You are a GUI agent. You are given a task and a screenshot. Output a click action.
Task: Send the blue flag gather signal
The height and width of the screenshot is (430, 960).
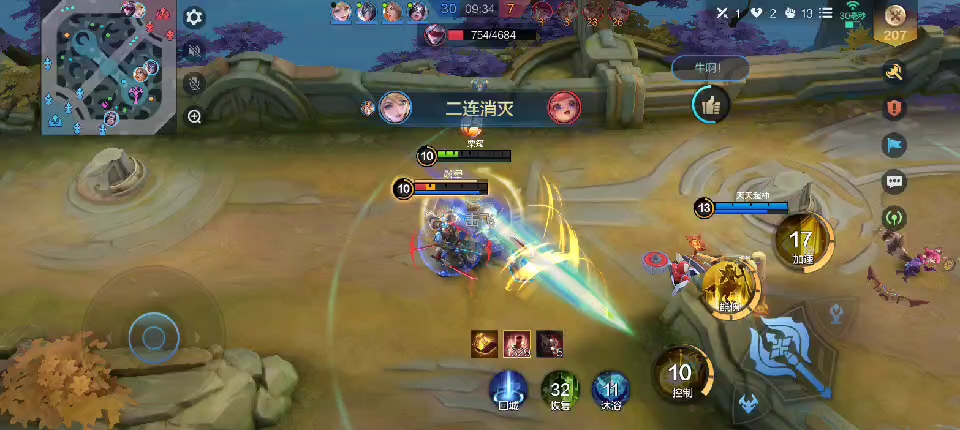[893, 145]
